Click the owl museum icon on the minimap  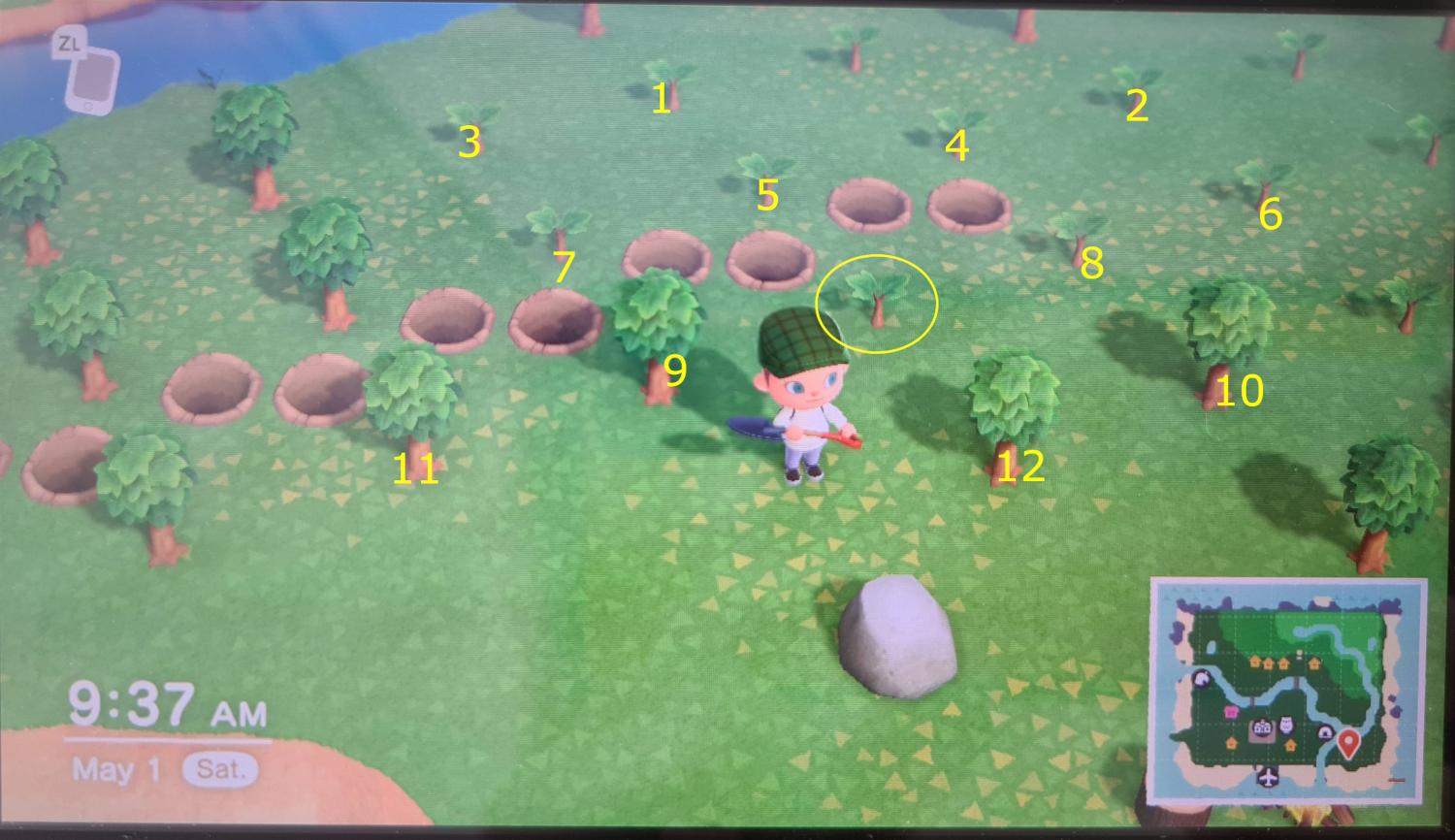click(1287, 724)
